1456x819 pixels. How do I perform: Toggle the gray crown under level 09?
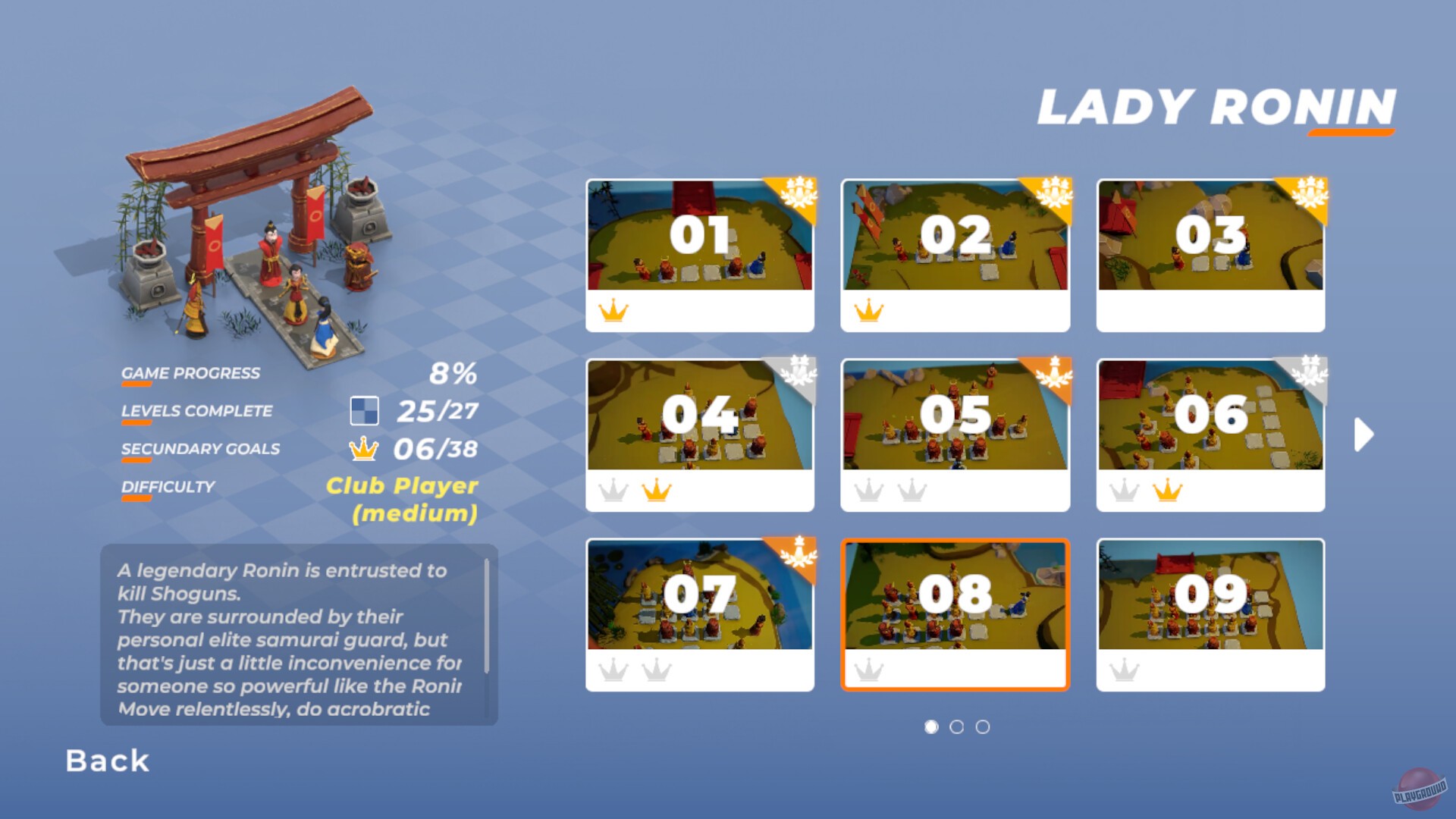(1125, 670)
